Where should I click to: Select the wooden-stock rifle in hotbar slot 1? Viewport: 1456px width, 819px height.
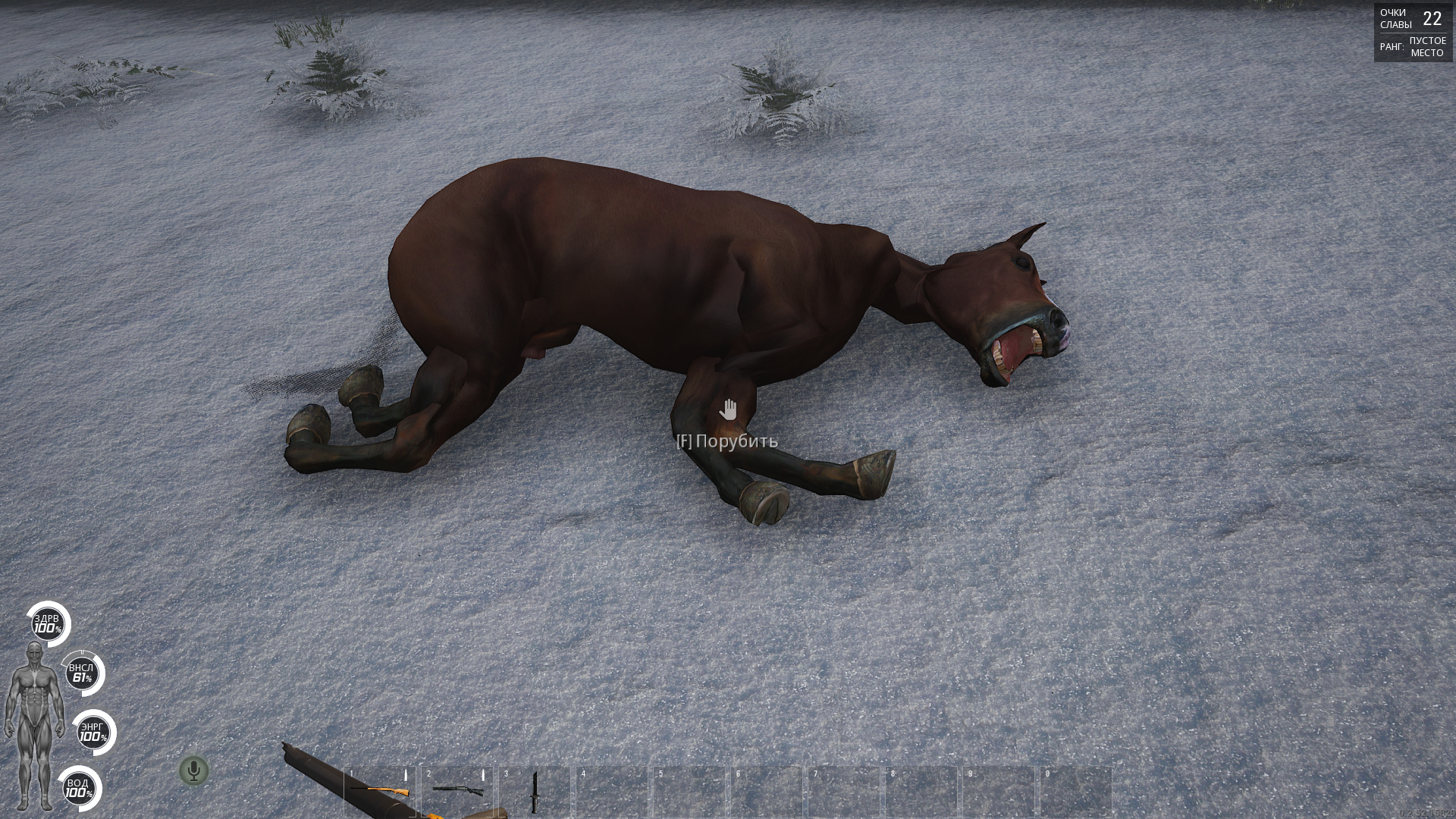[x=380, y=791]
